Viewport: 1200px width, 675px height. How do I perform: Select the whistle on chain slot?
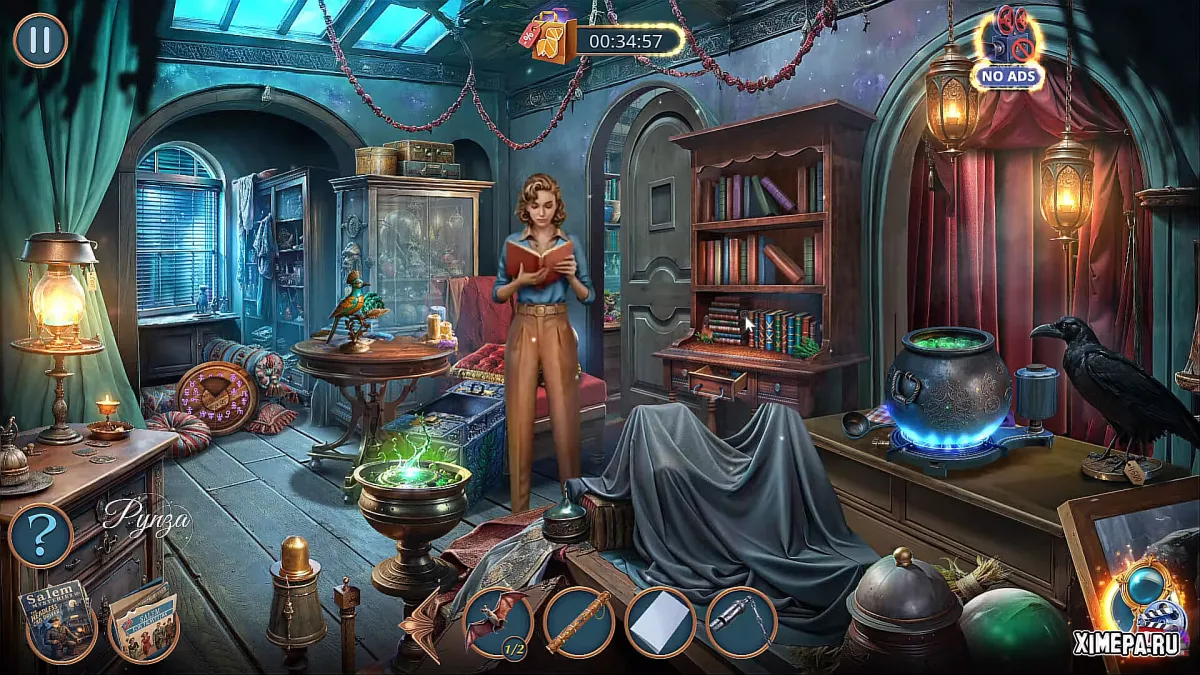(741, 622)
